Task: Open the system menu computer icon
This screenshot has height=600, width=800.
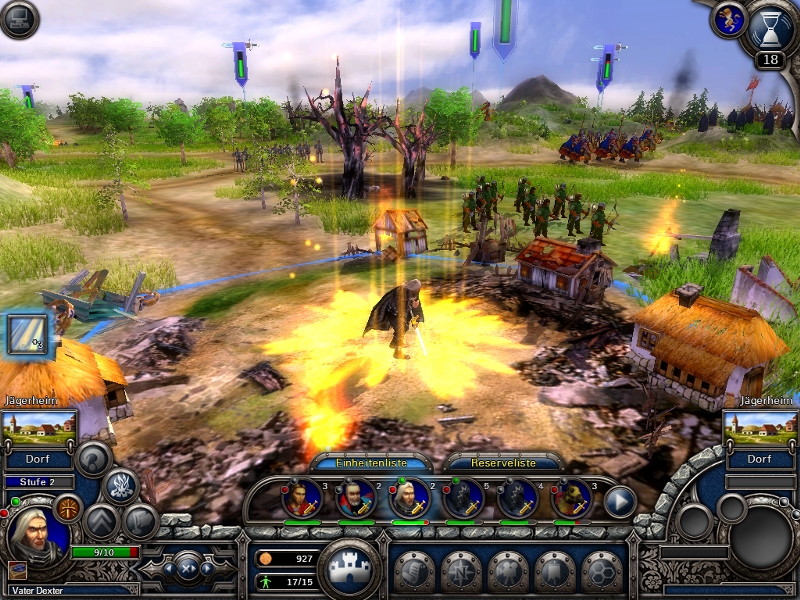Action: (18, 19)
